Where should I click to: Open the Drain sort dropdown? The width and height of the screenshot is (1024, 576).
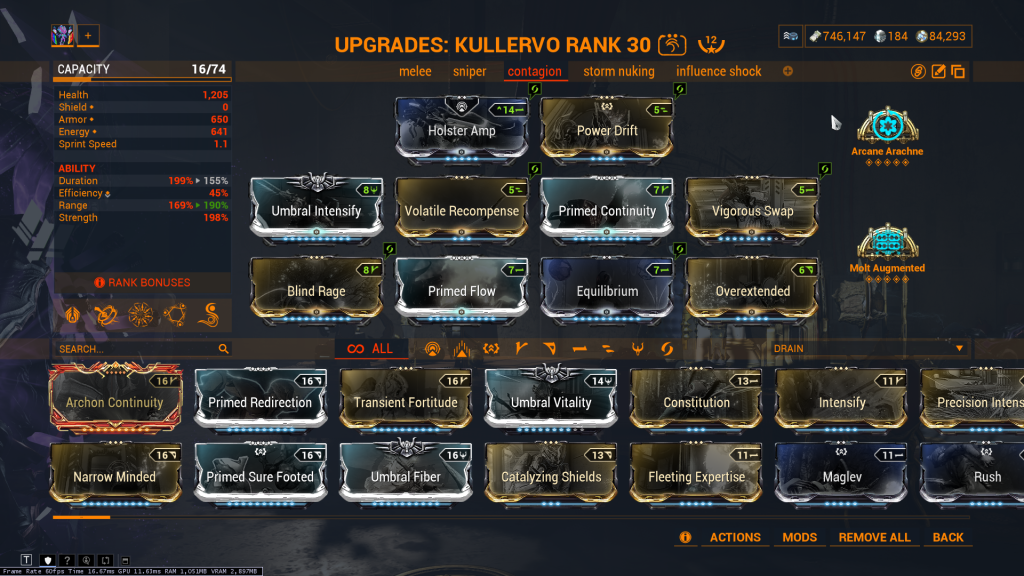pyautogui.click(x=868, y=348)
